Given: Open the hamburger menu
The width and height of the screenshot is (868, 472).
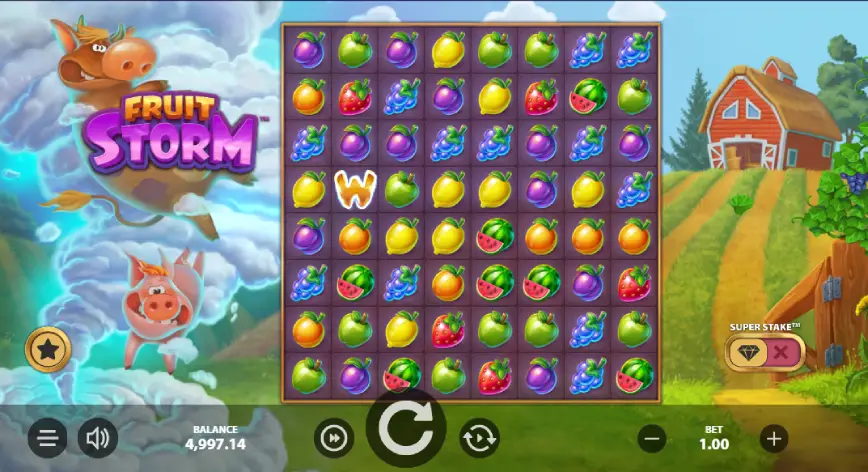Looking at the screenshot, I should pos(47,437).
